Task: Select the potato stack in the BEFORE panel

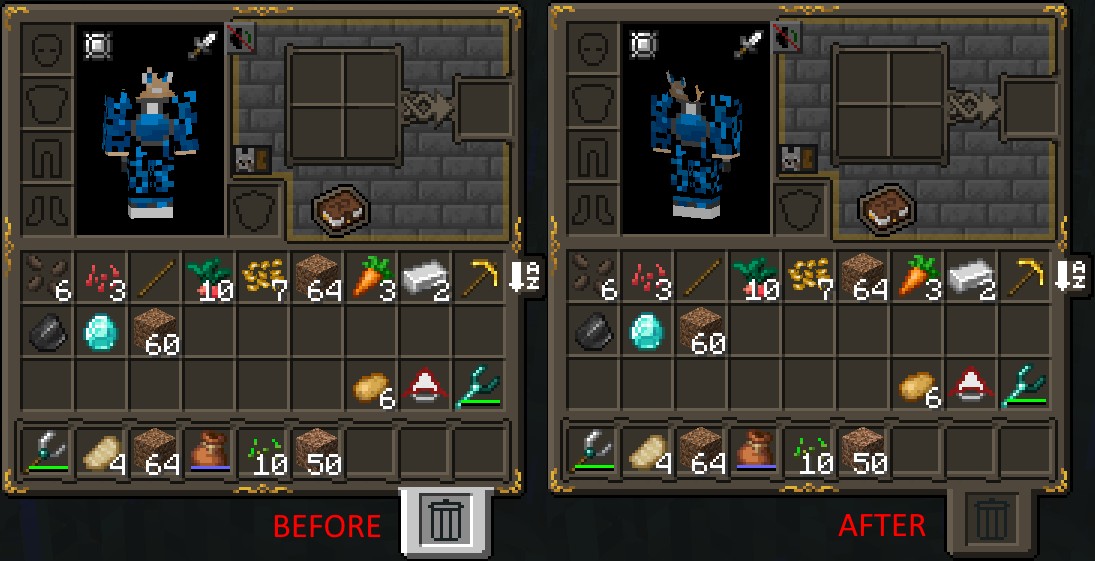Action: point(370,387)
